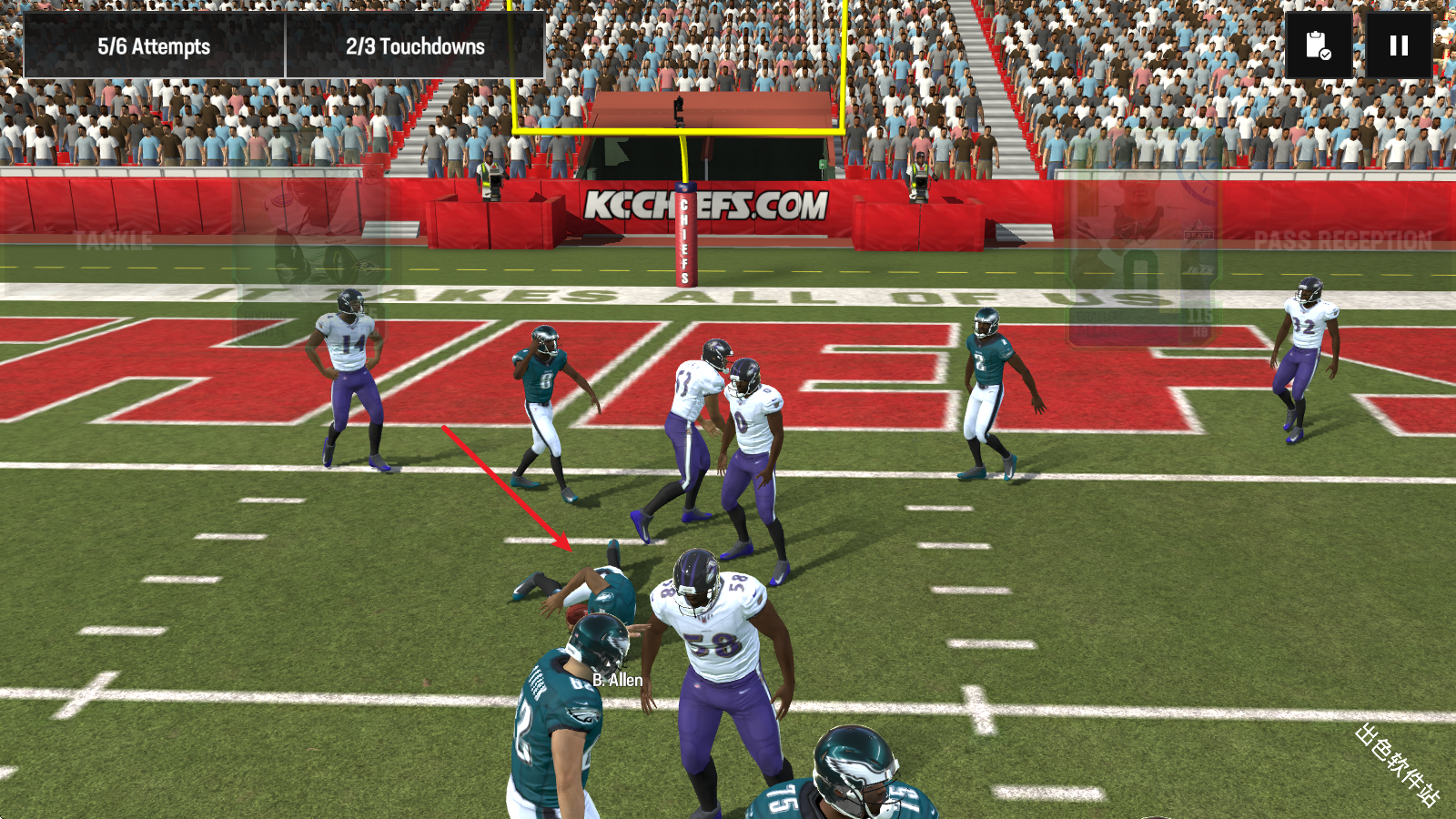Open the clipboard objectives button
Viewport: 1456px width, 819px height.
coord(1318,45)
